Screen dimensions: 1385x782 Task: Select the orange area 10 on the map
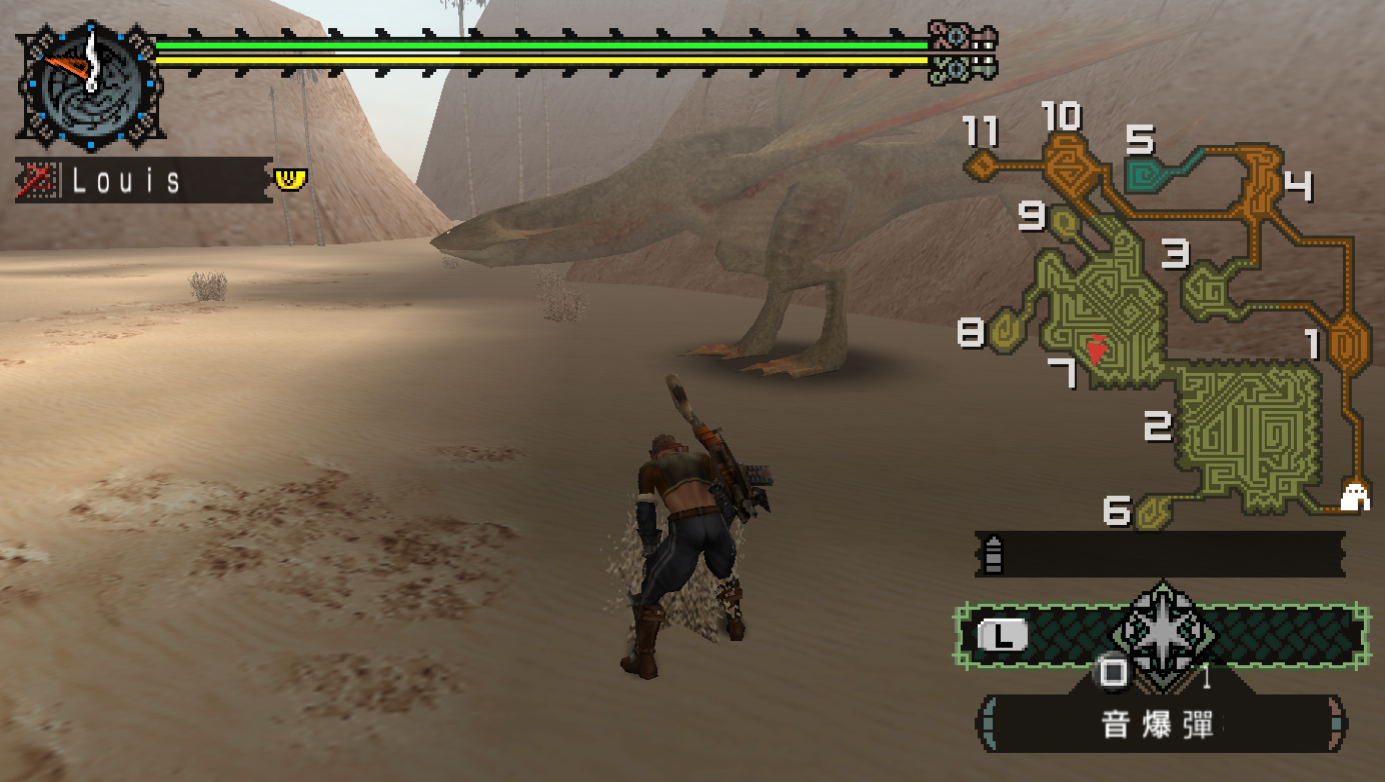click(x=1073, y=162)
